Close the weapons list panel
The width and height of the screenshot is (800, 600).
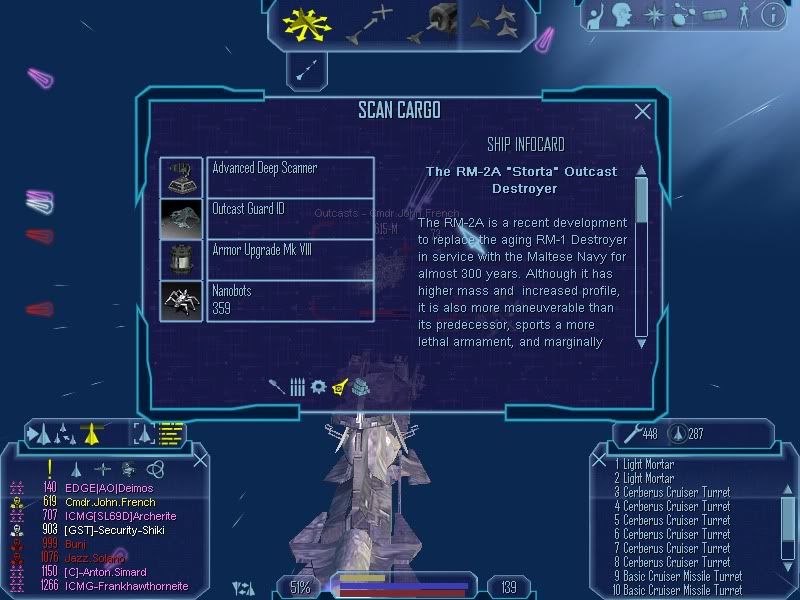[599, 459]
